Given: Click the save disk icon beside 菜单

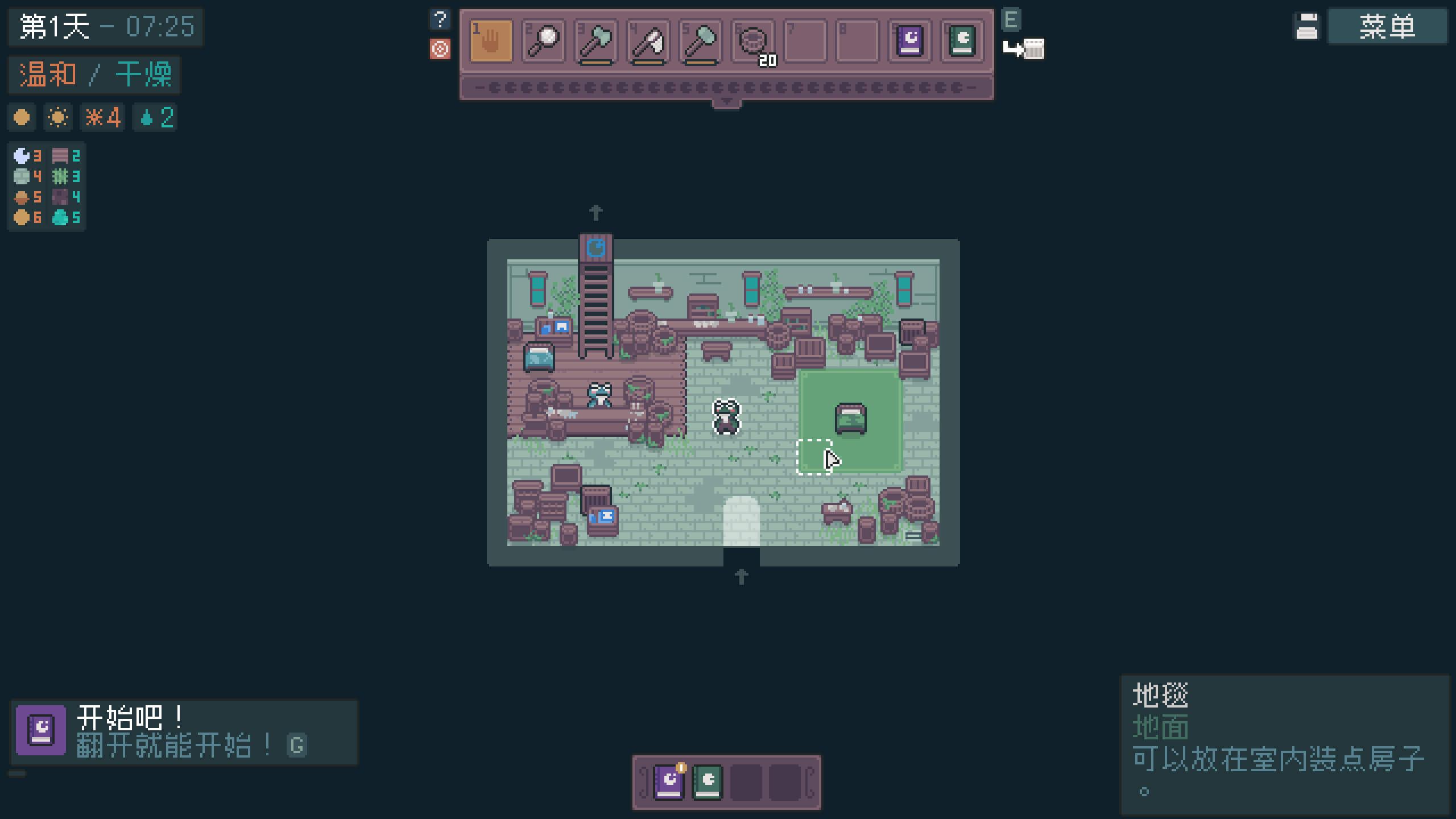Looking at the screenshot, I should [x=1306, y=26].
